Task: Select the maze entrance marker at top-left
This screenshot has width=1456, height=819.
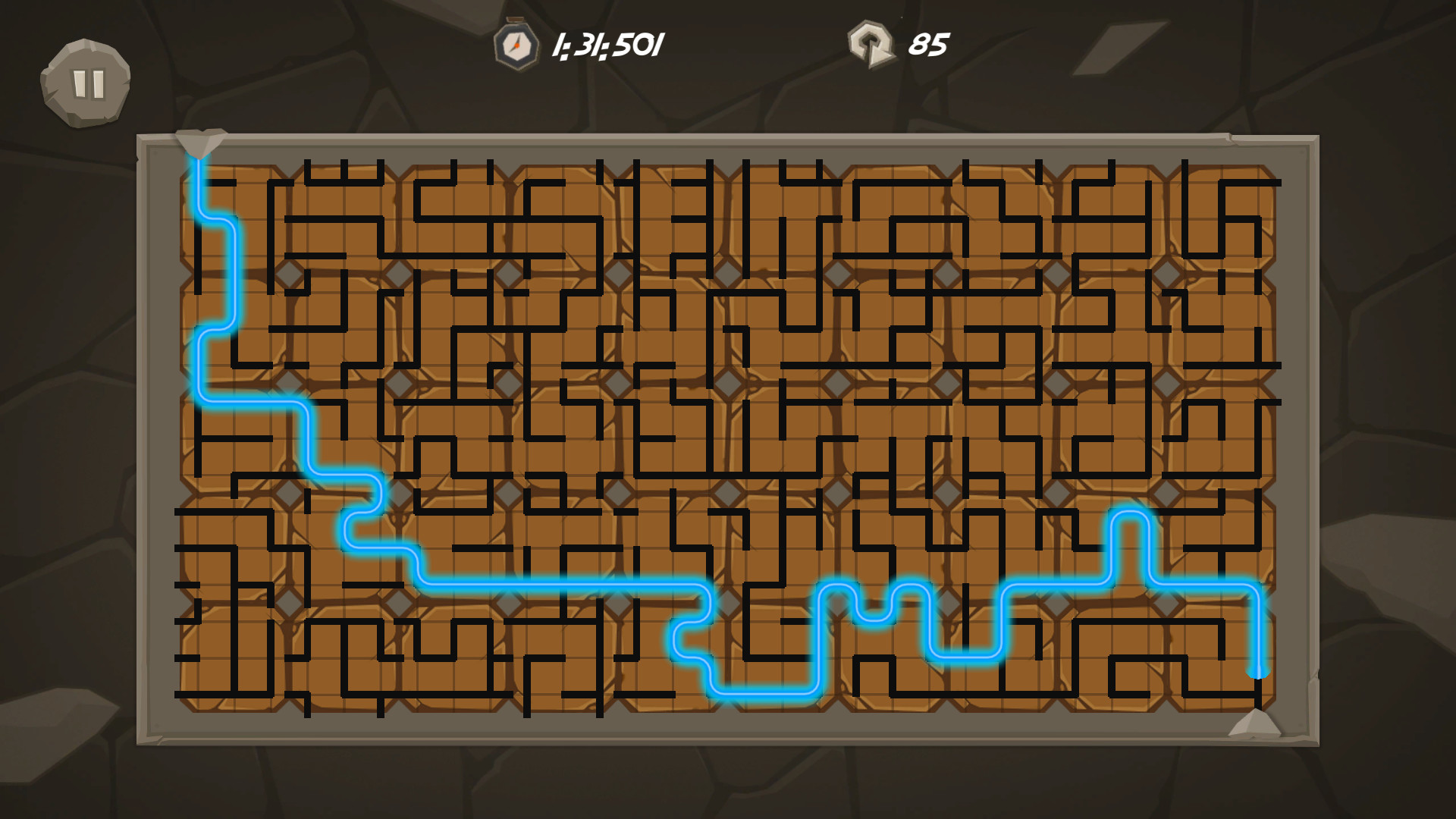Action: point(202,140)
